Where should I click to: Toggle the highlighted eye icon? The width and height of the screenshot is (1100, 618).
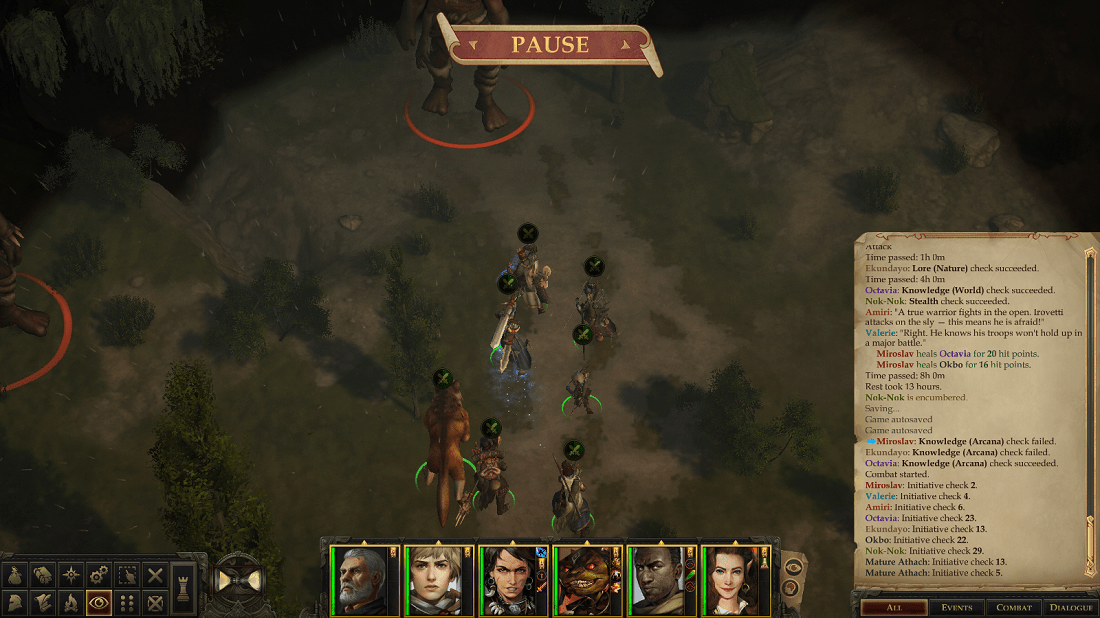[99, 603]
